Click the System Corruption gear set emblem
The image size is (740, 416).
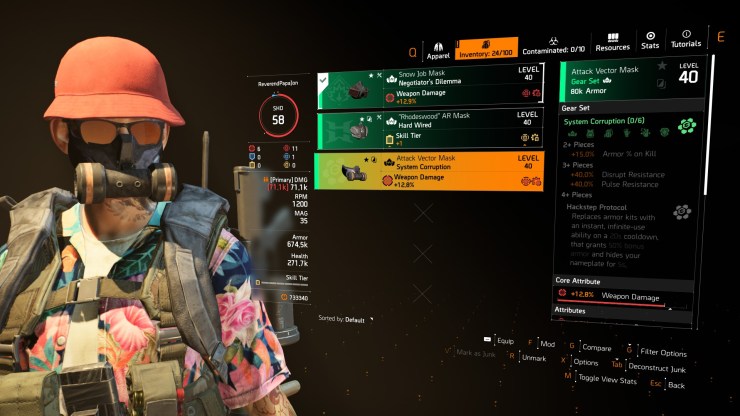click(684, 126)
